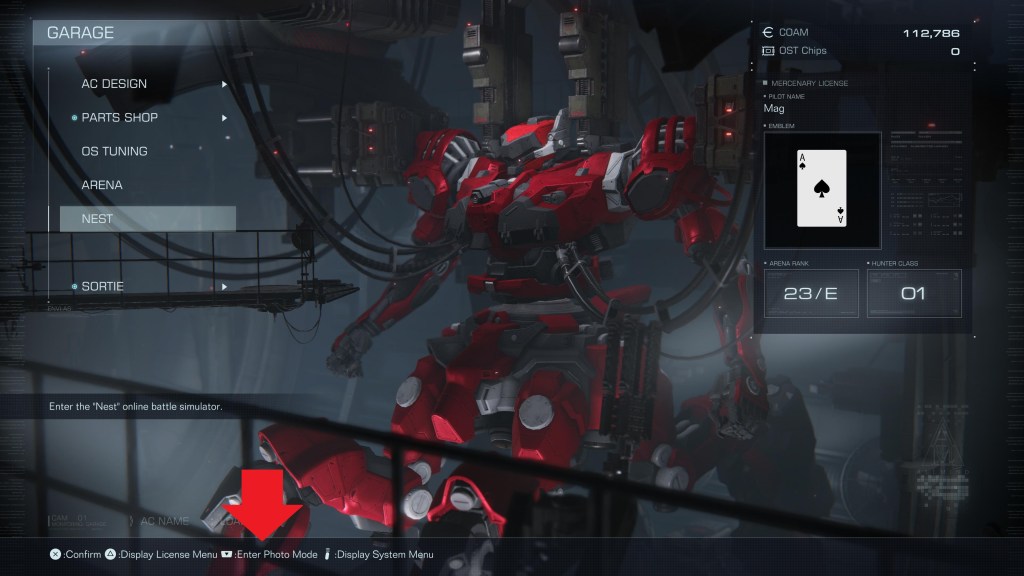Image resolution: width=1024 pixels, height=576 pixels.
Task: Select the Hunter Class 01 panel
Action: (x=913, y=294)
